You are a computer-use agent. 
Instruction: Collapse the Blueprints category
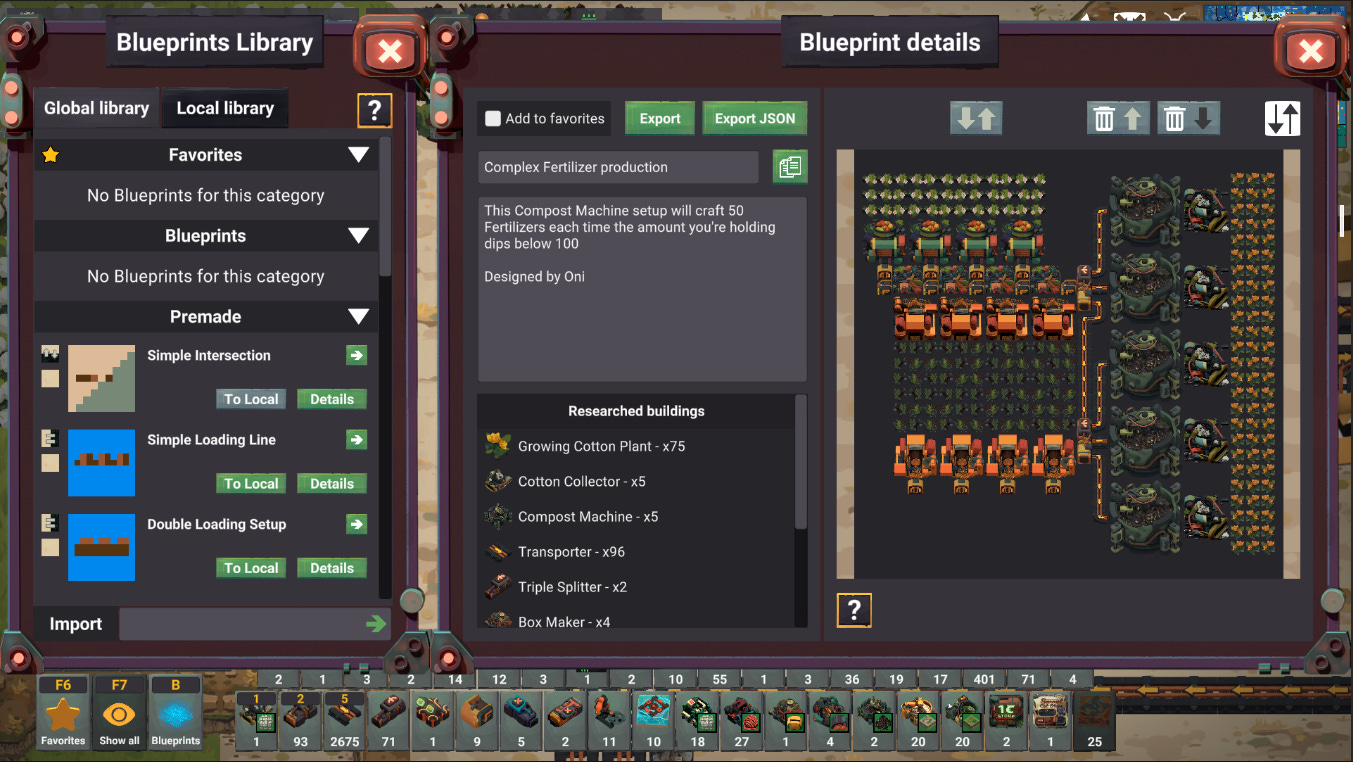(357, 236)
